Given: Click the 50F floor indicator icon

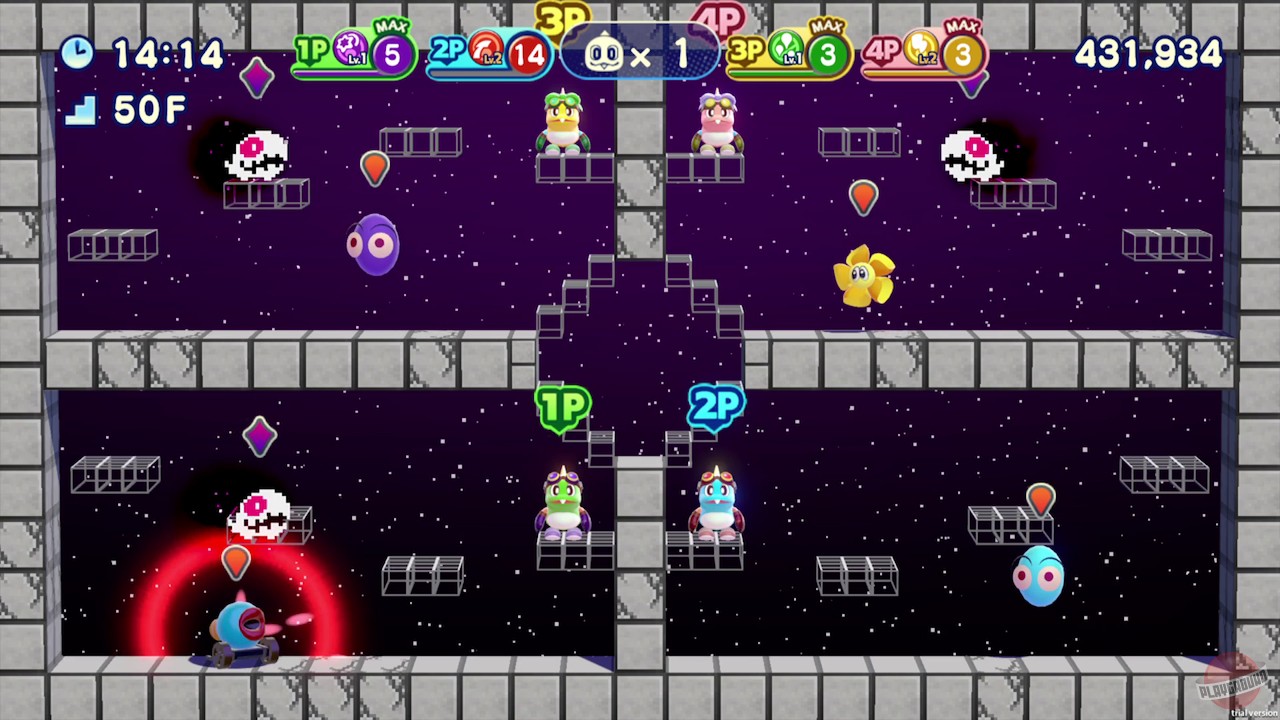Looking at the screenshot, I should (x=82, y=110).
